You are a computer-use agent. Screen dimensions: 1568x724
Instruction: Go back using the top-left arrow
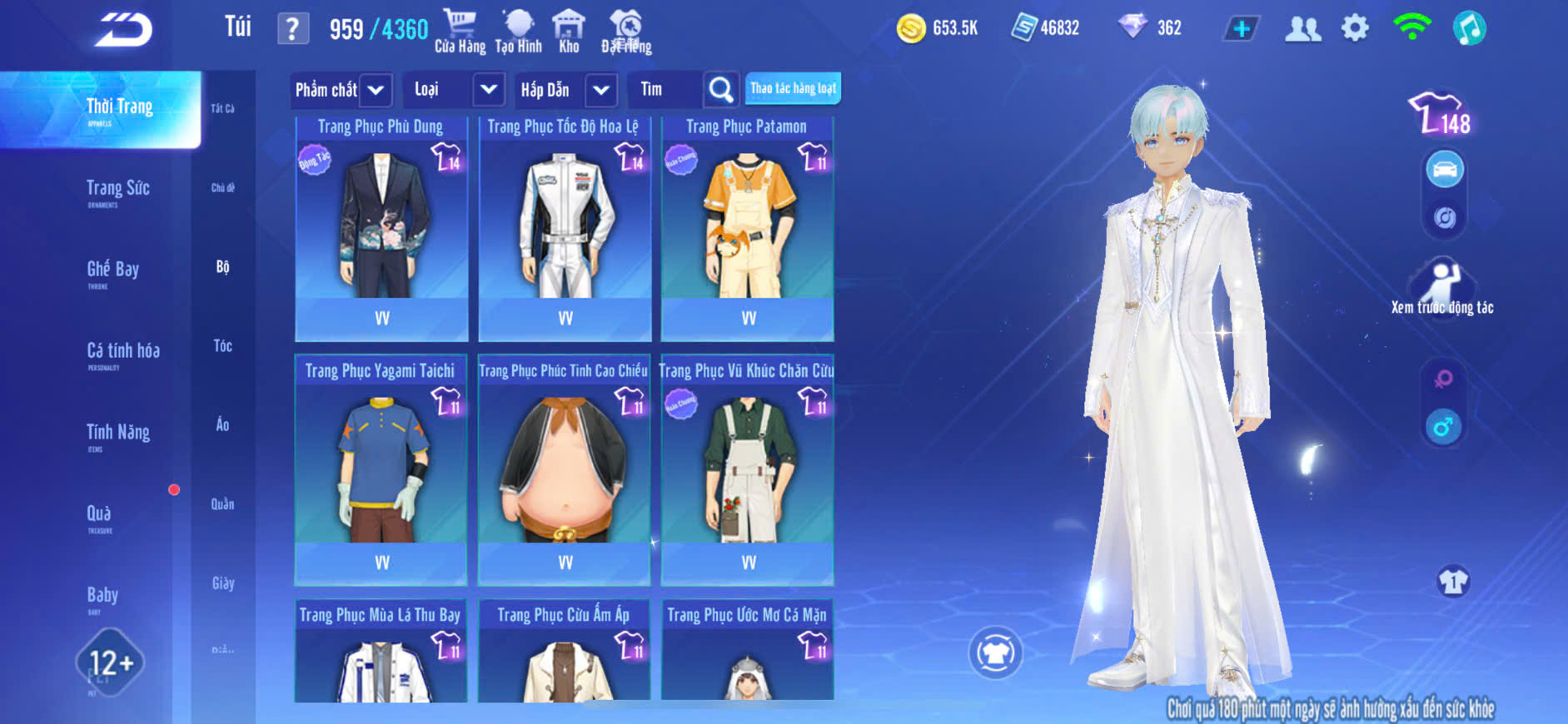[123, 30]
